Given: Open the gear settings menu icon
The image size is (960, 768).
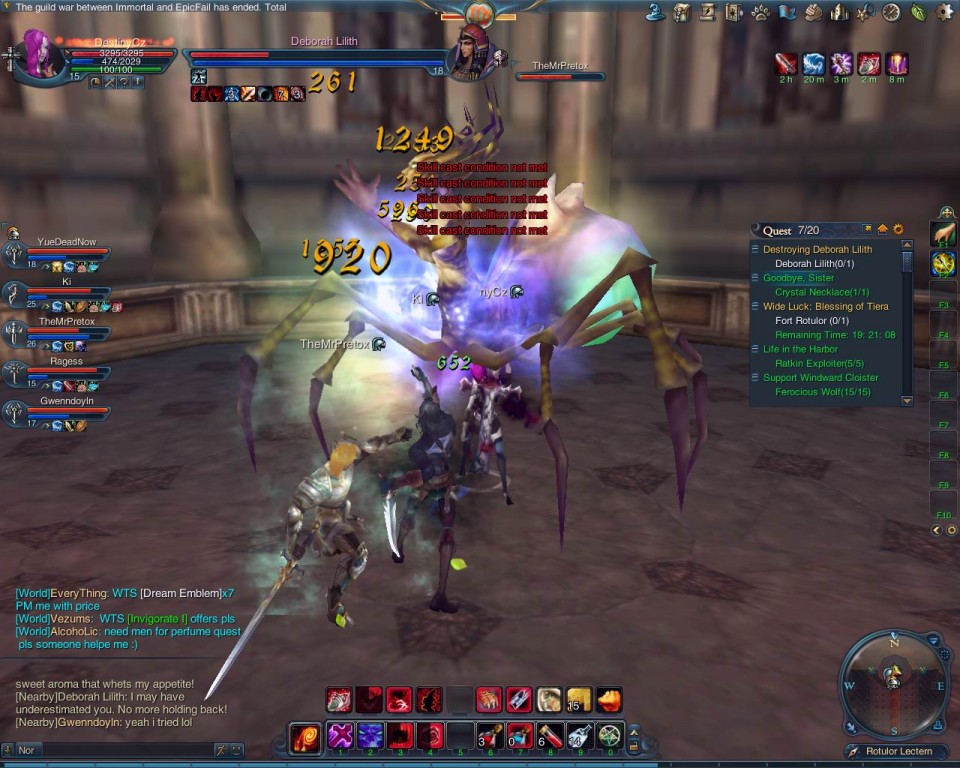Looking at the screenshot, I should point(944,12).
